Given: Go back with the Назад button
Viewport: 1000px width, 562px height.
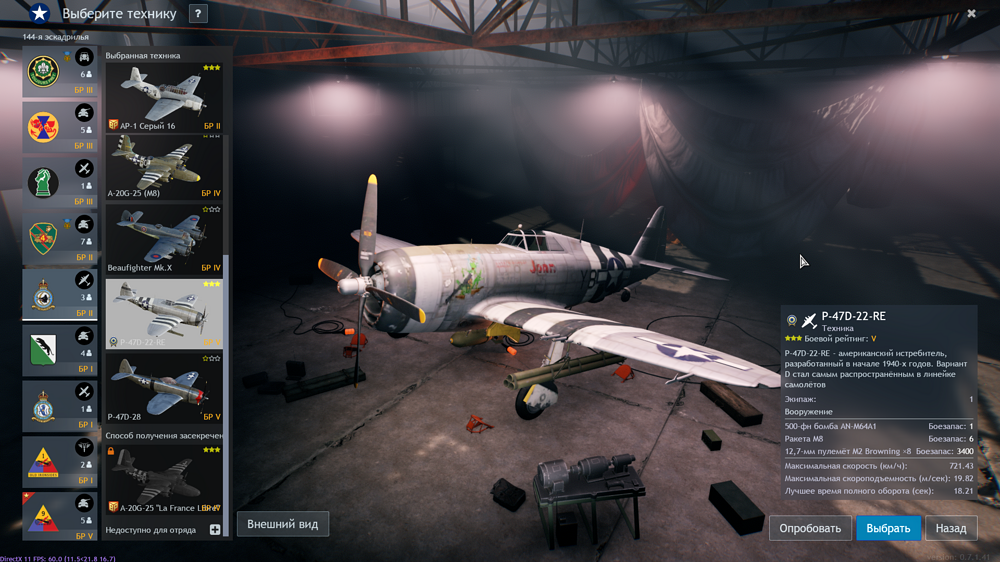Looking at the screenshot, I should [951, 528].
